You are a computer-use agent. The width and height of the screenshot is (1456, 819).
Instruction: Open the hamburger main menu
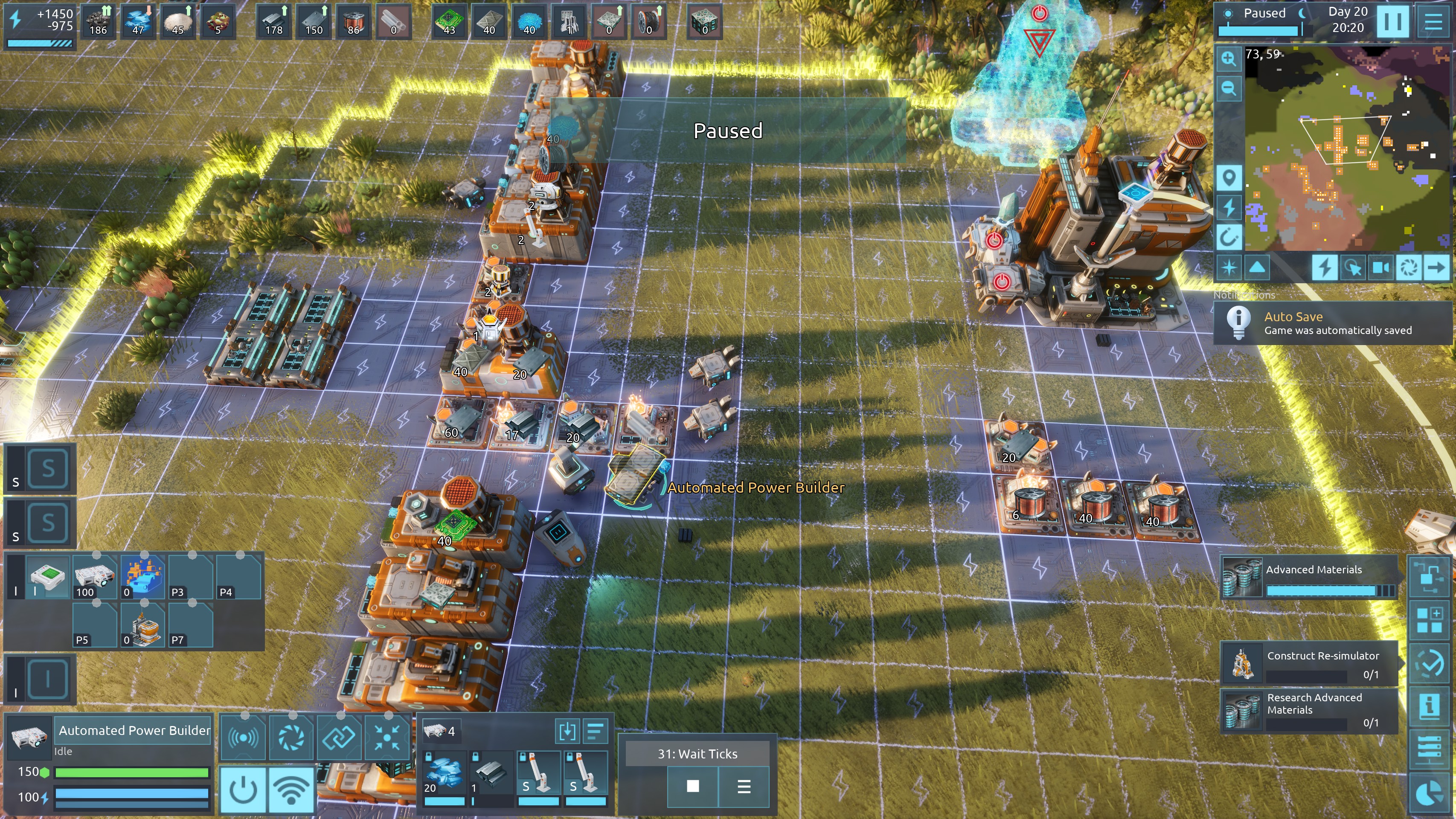(1433, 21)
